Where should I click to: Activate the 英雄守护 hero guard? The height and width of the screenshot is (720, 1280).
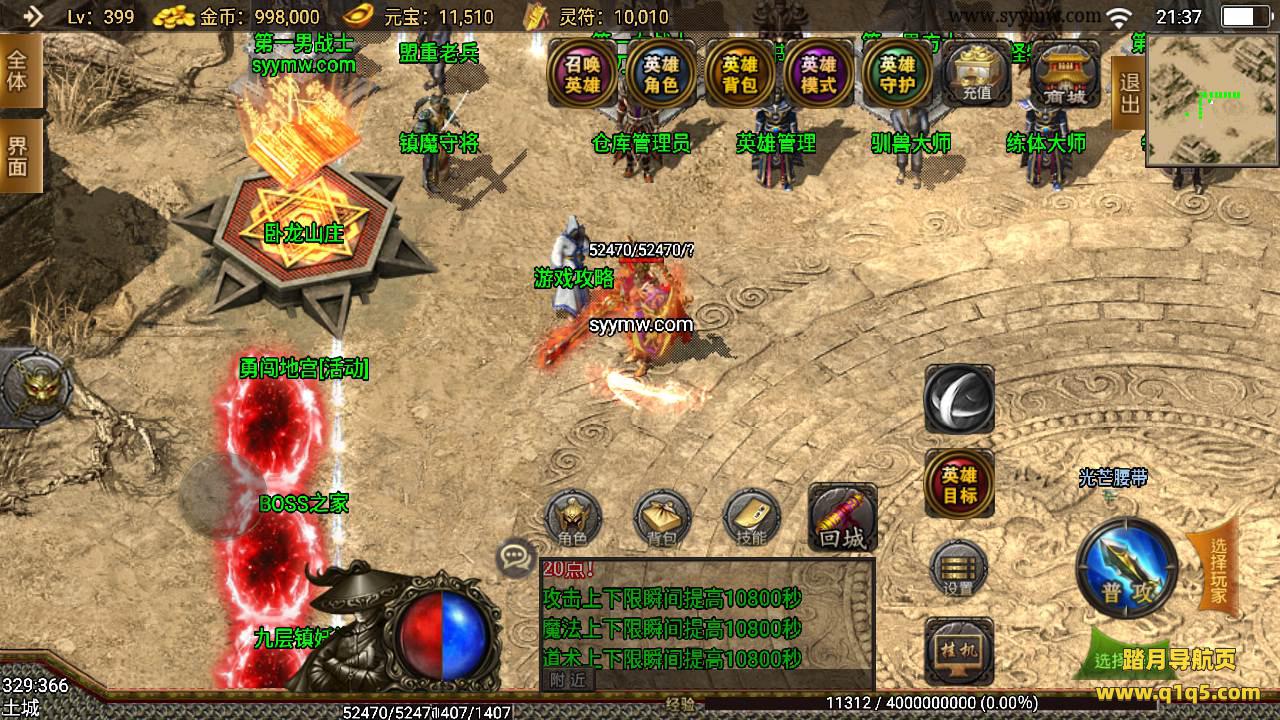897,73
